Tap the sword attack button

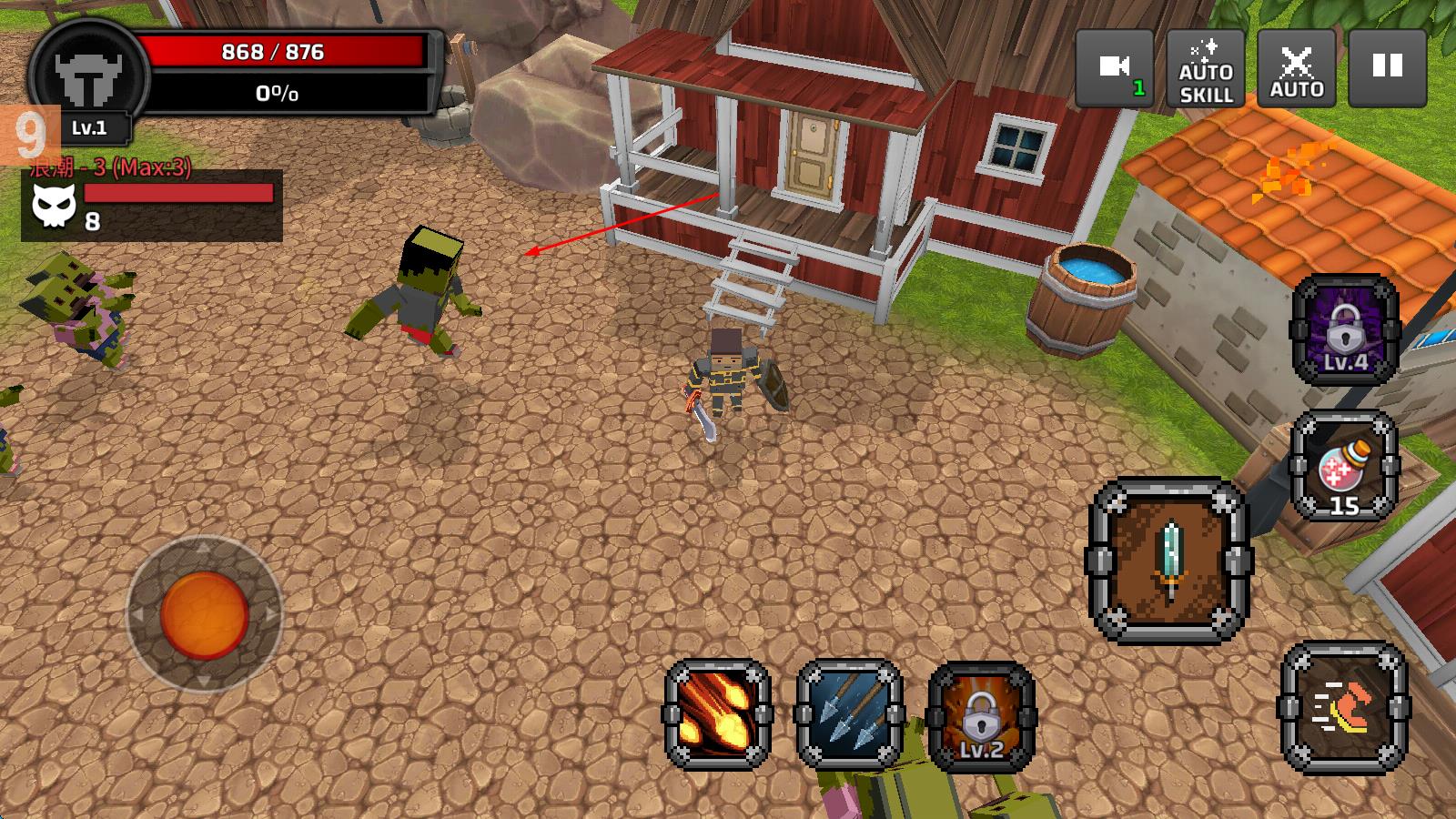click(1169, 561)
